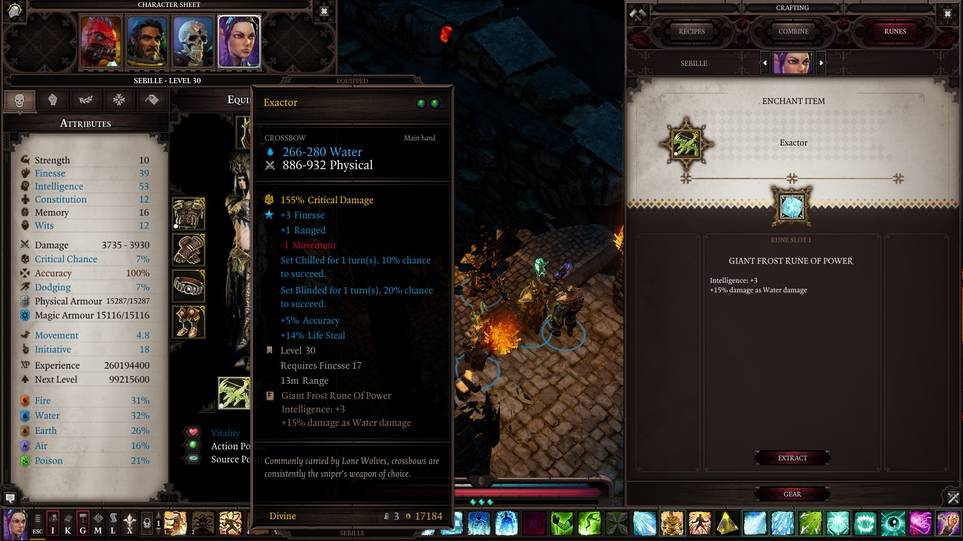Select the skull-faced undead character portrait
Viewport: 963px width, 541px height.
coord(193,42)
